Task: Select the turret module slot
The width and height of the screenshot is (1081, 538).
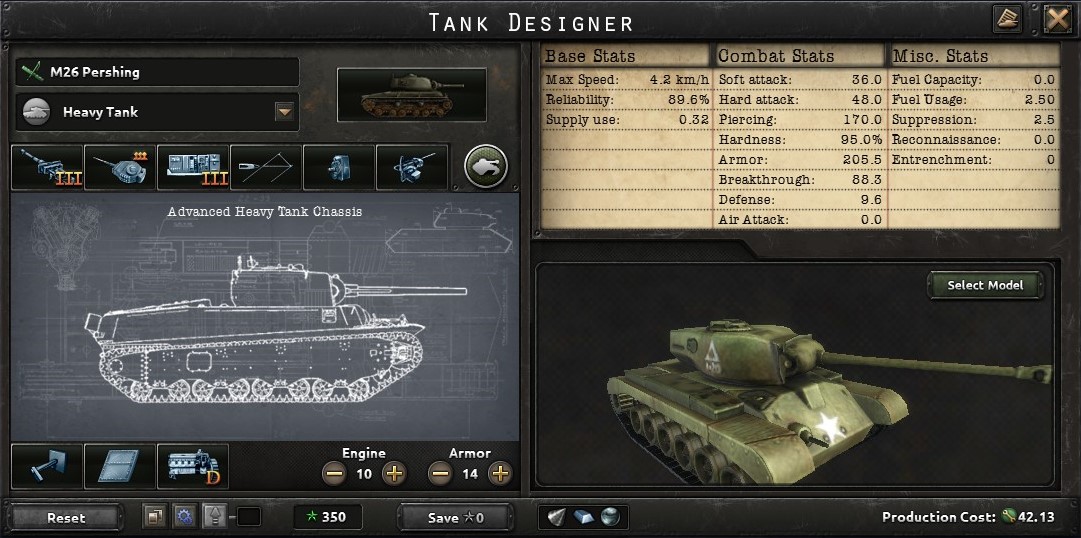Action: (x=120, y=167)
